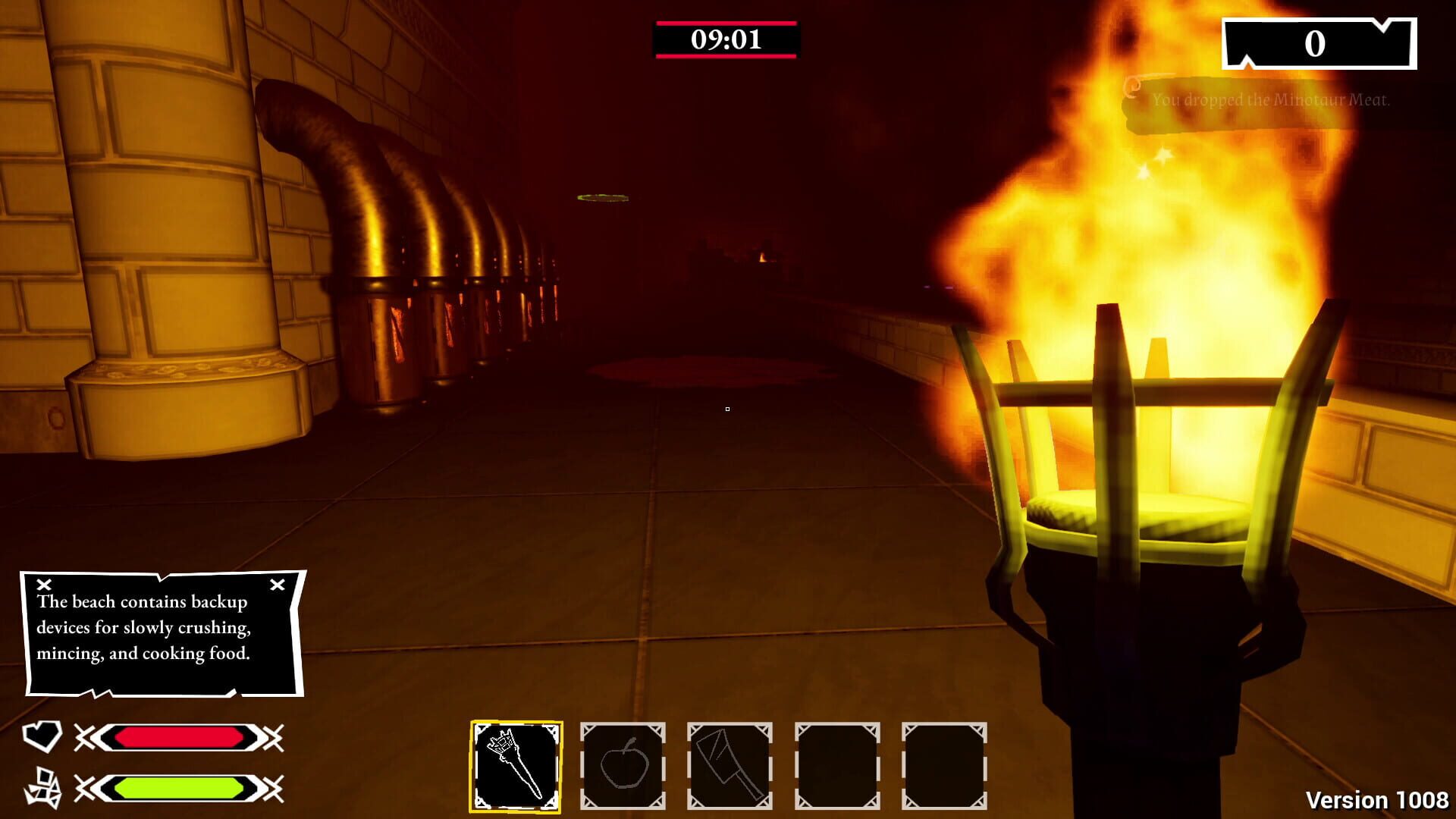Select the apple in the second hotbar slot

pyautogui.click(x=623, y=766)
